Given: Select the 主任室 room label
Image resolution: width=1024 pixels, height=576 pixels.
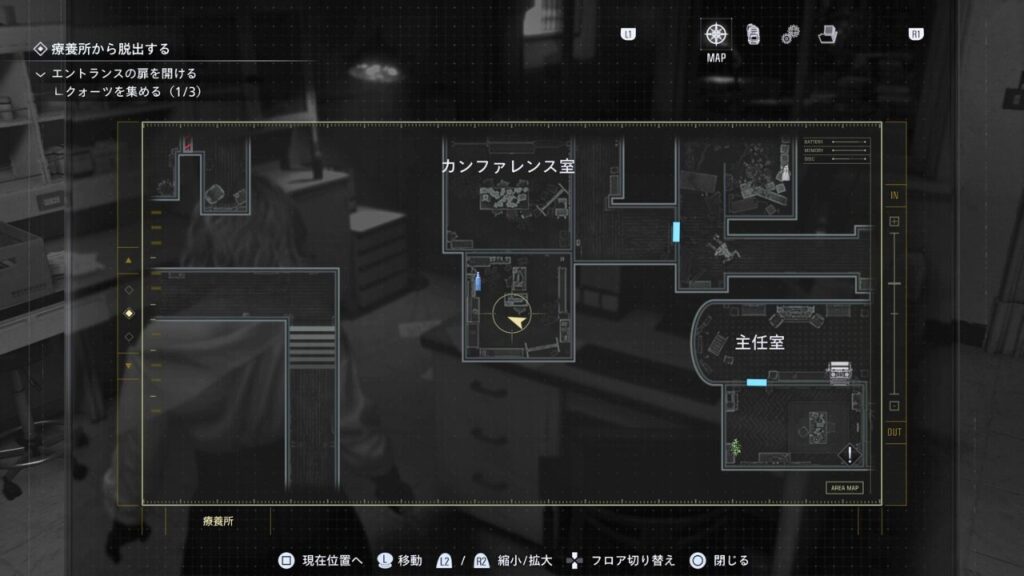Looking at the screenshot, I should (759, 343).
